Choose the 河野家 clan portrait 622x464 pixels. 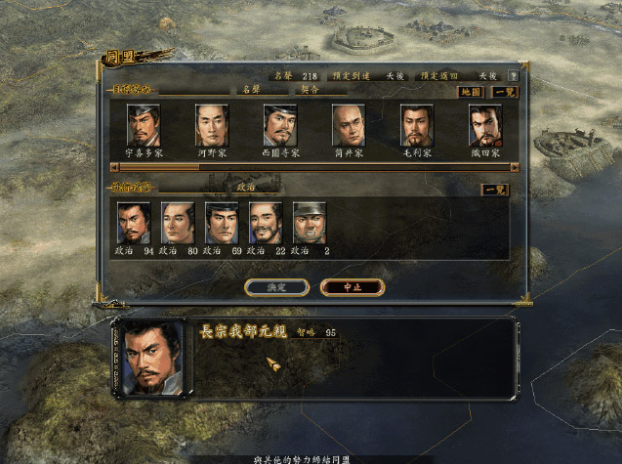212,126
